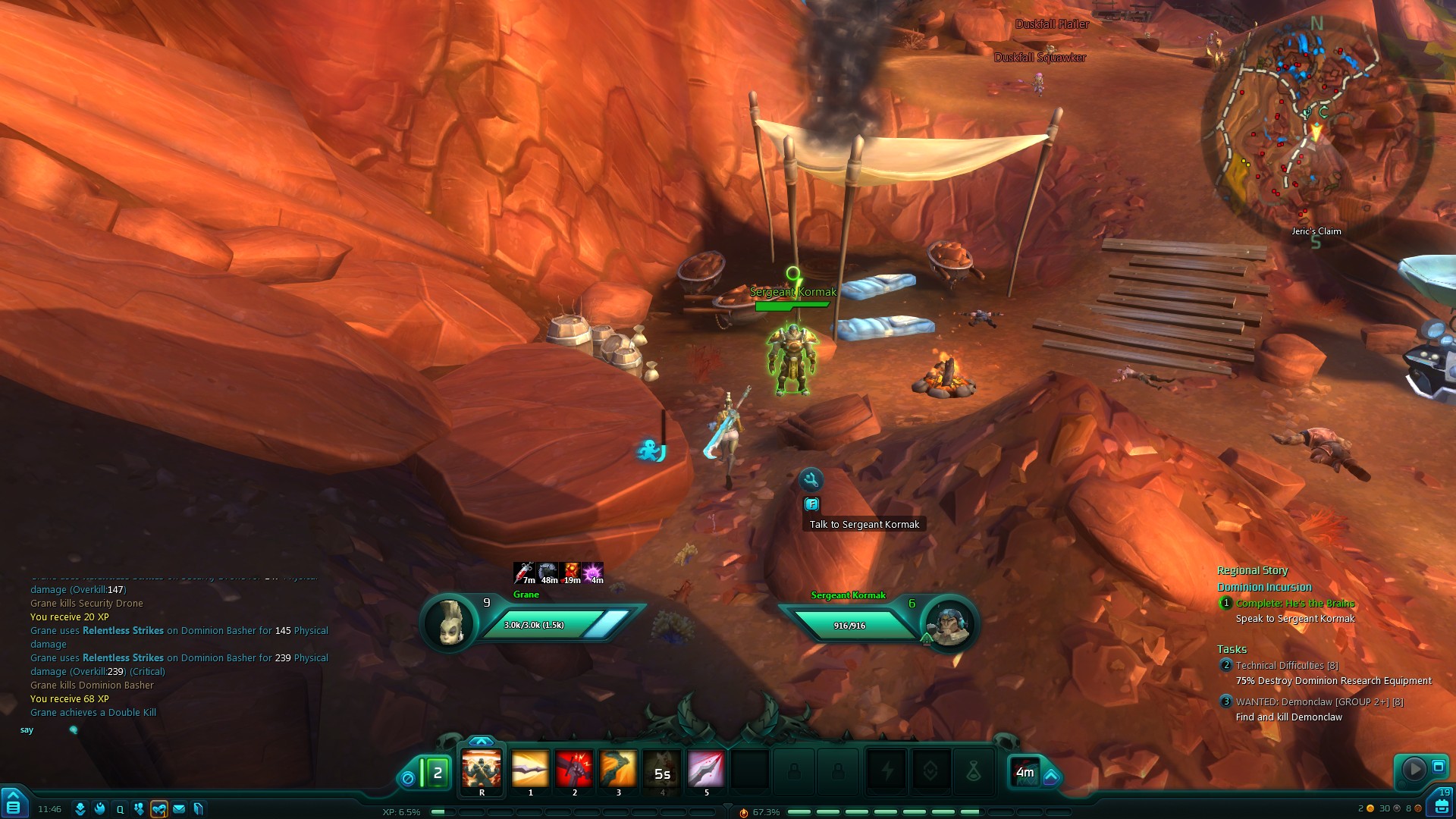Trigger the orange curved blade ability
Screen dimensions: 1456x819
click(618, 769)
